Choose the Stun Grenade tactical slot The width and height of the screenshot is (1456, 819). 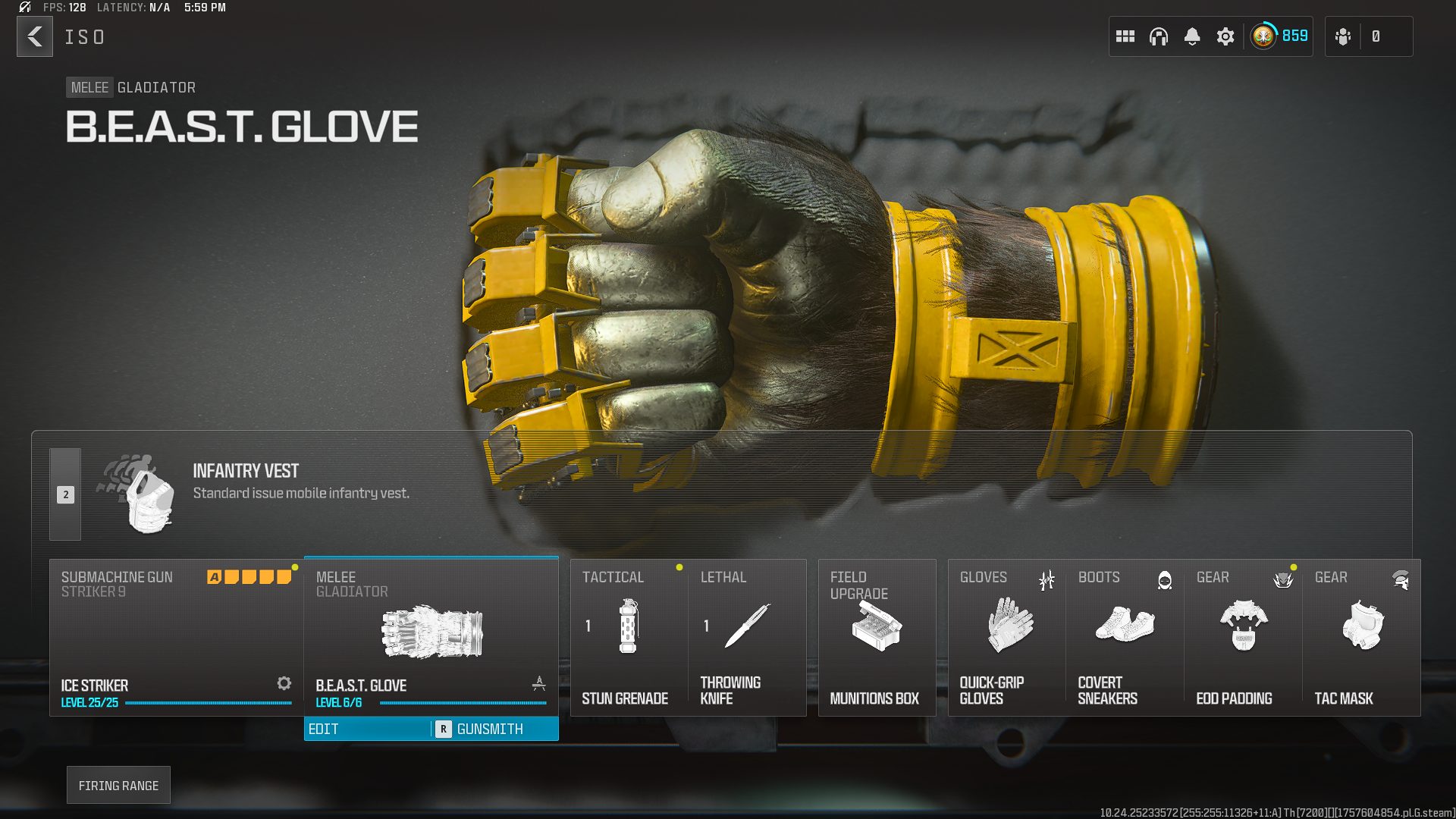point(629,637)
